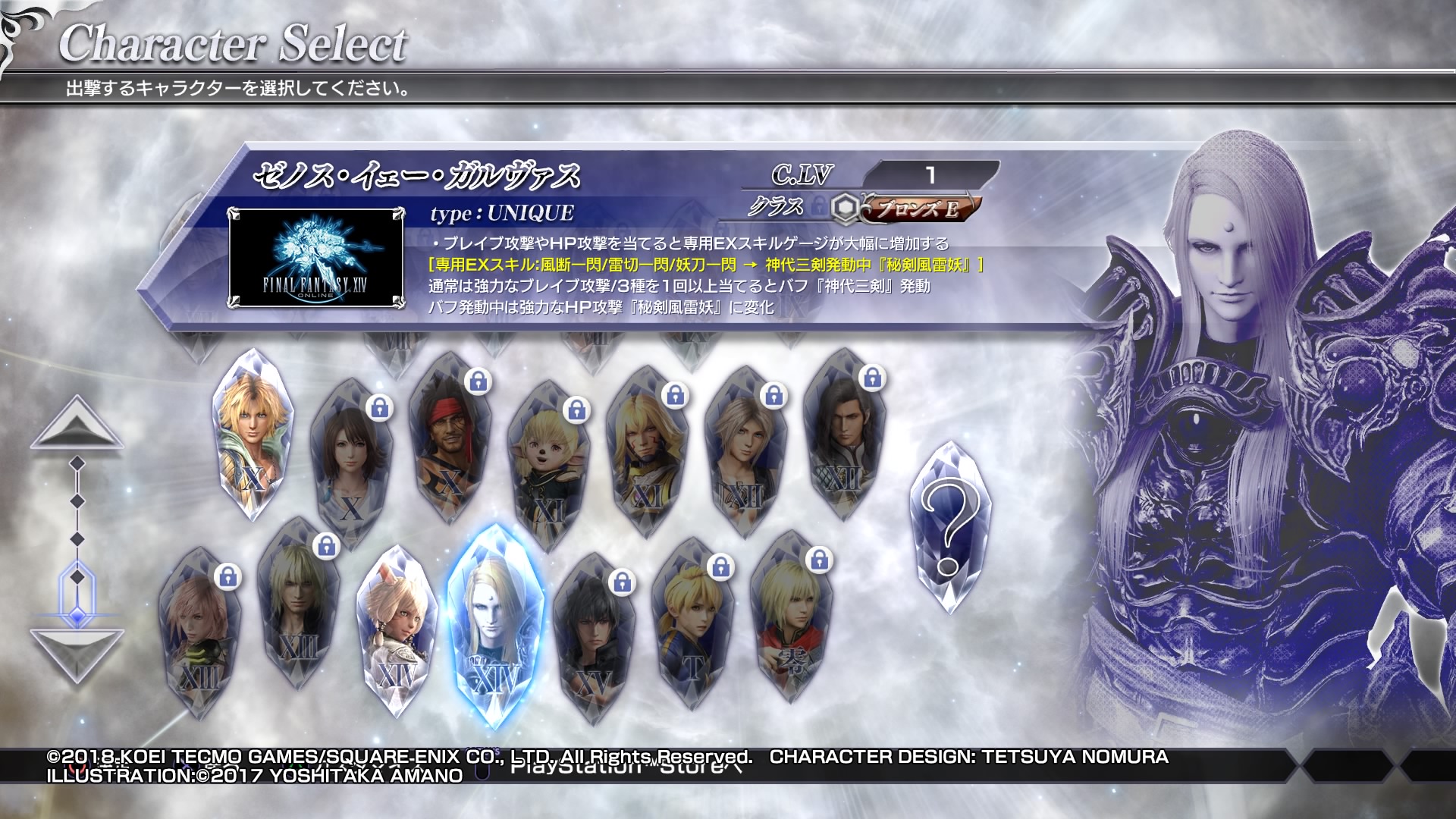Image resolution: width=1456 pixels, height=819 pixels.
Task: Pick the locked Gabranth crystal
Action: point(843,432)
